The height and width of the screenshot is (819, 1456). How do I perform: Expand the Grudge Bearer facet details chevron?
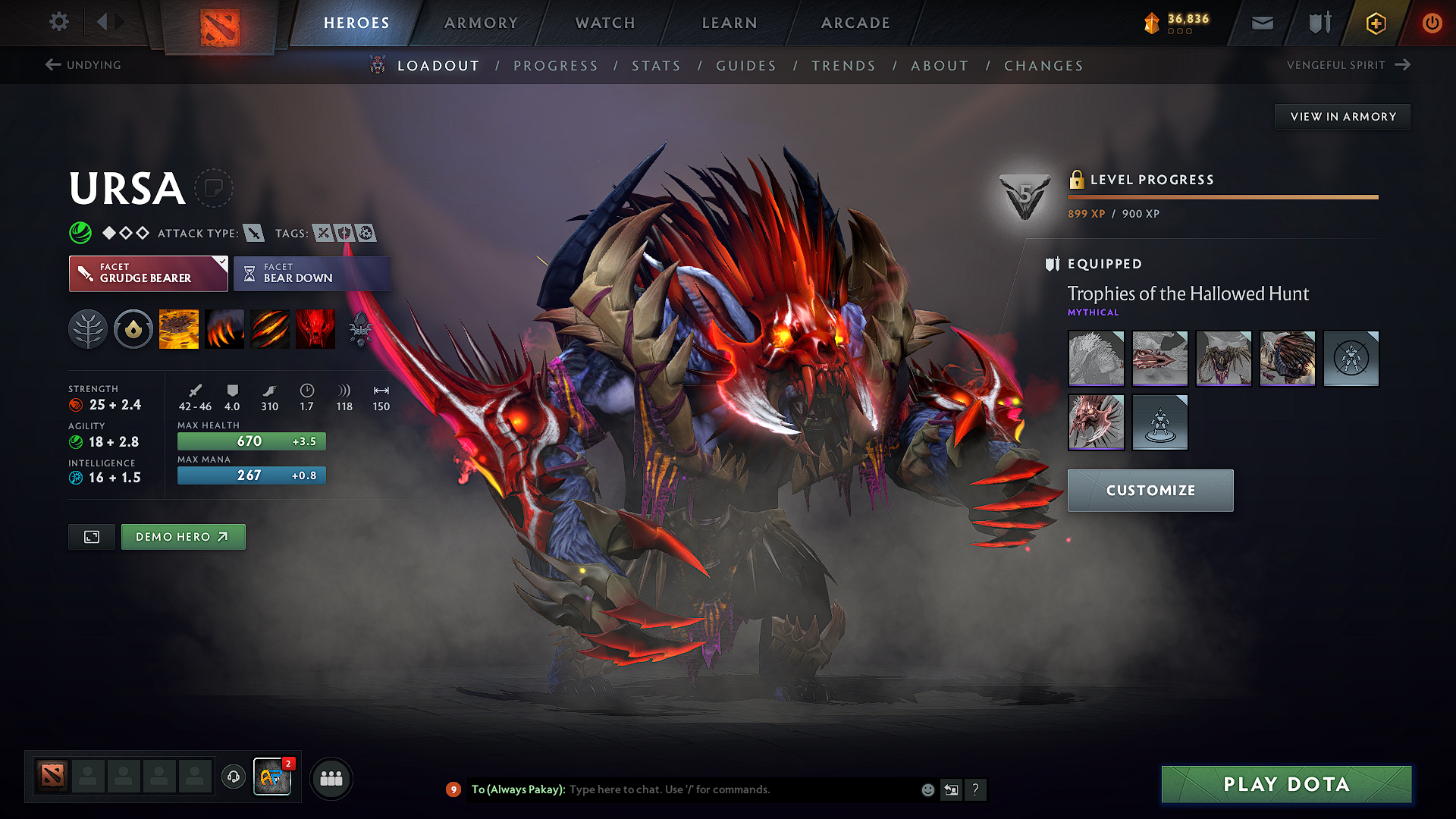pos(221,263)
